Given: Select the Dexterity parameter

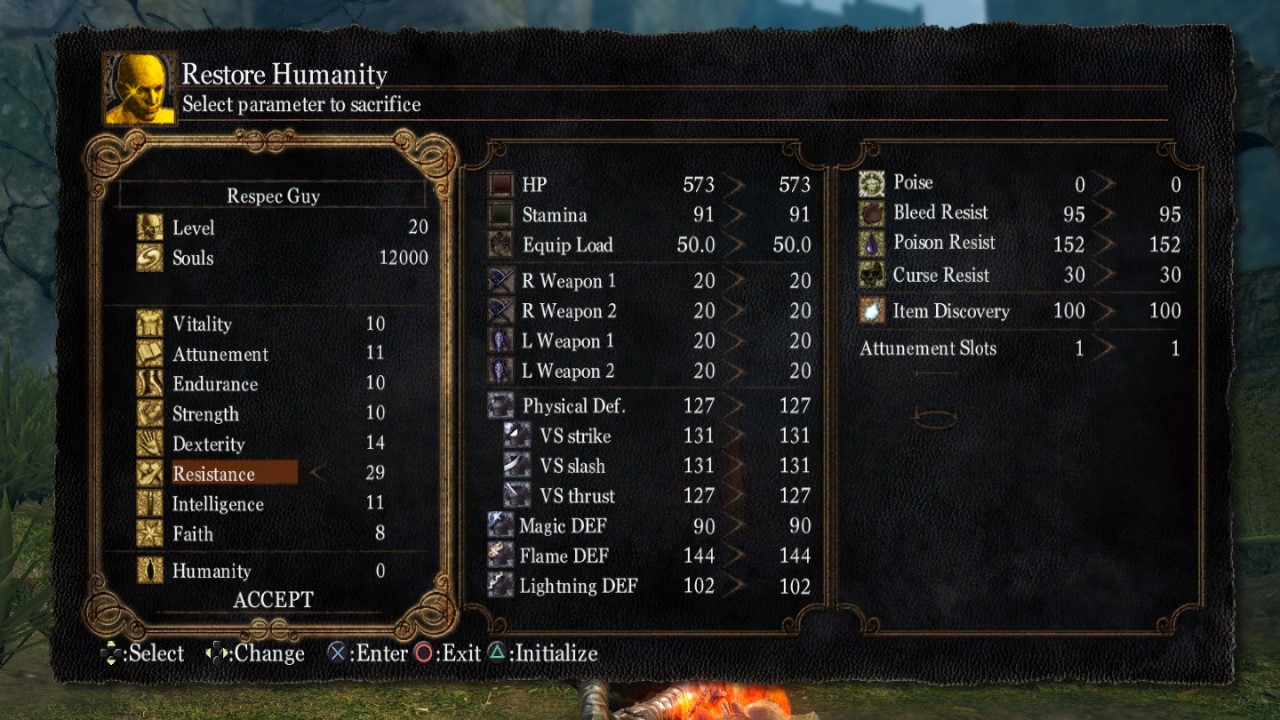Looking at the screenshot, I should click(208, 444).
